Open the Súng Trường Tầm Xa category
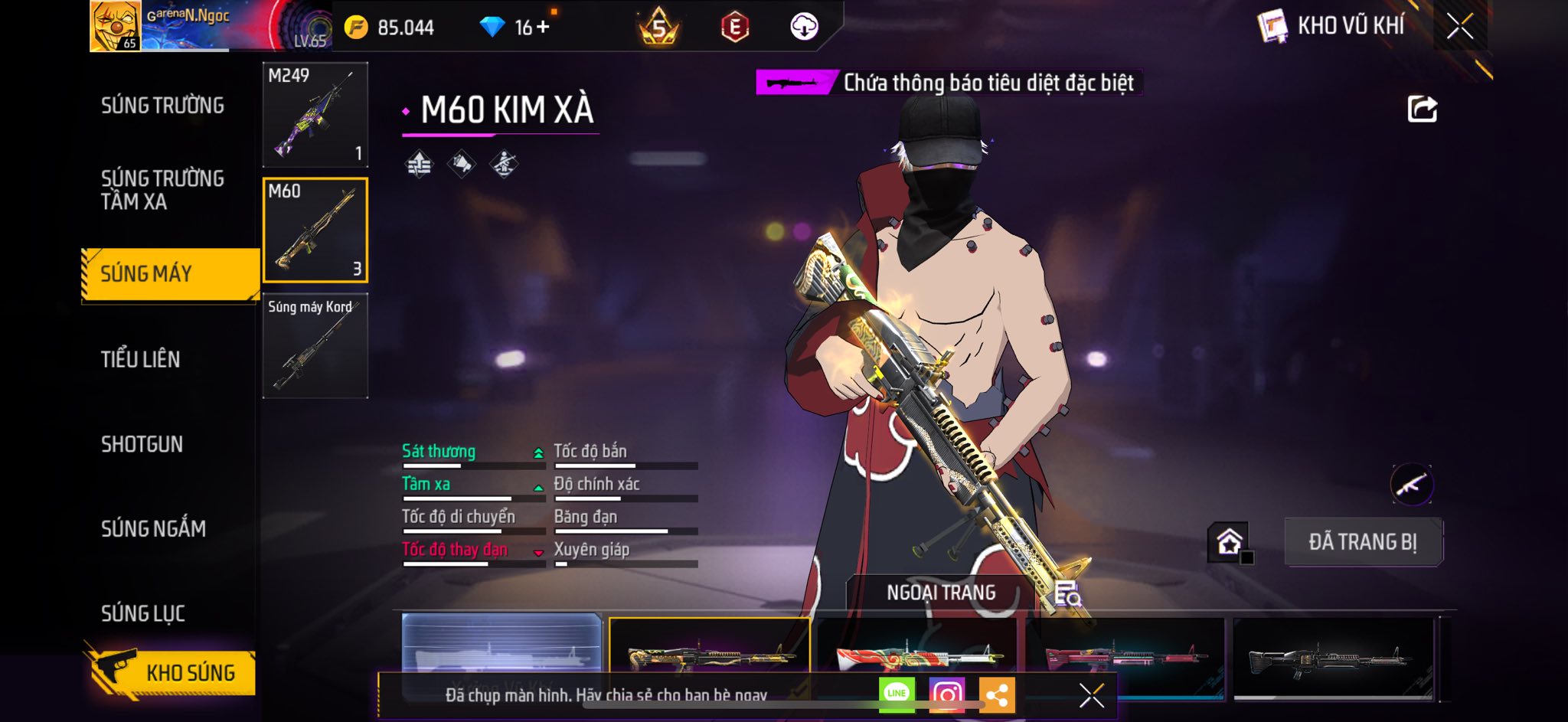Viewport: 1568px width, 722px height. pos(162,190)
